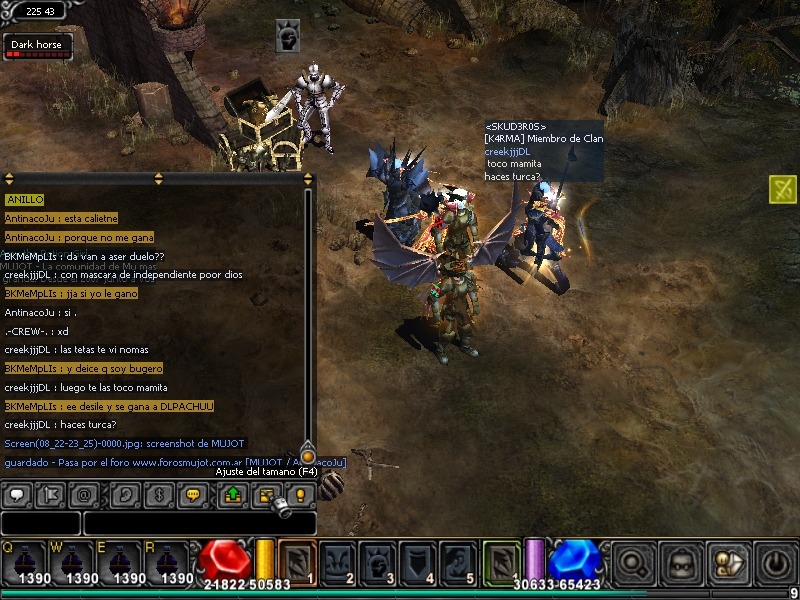This screenshot has width=800, height=600.
Task: Click the green up-arrow chat button
Action: pos(231,494)
